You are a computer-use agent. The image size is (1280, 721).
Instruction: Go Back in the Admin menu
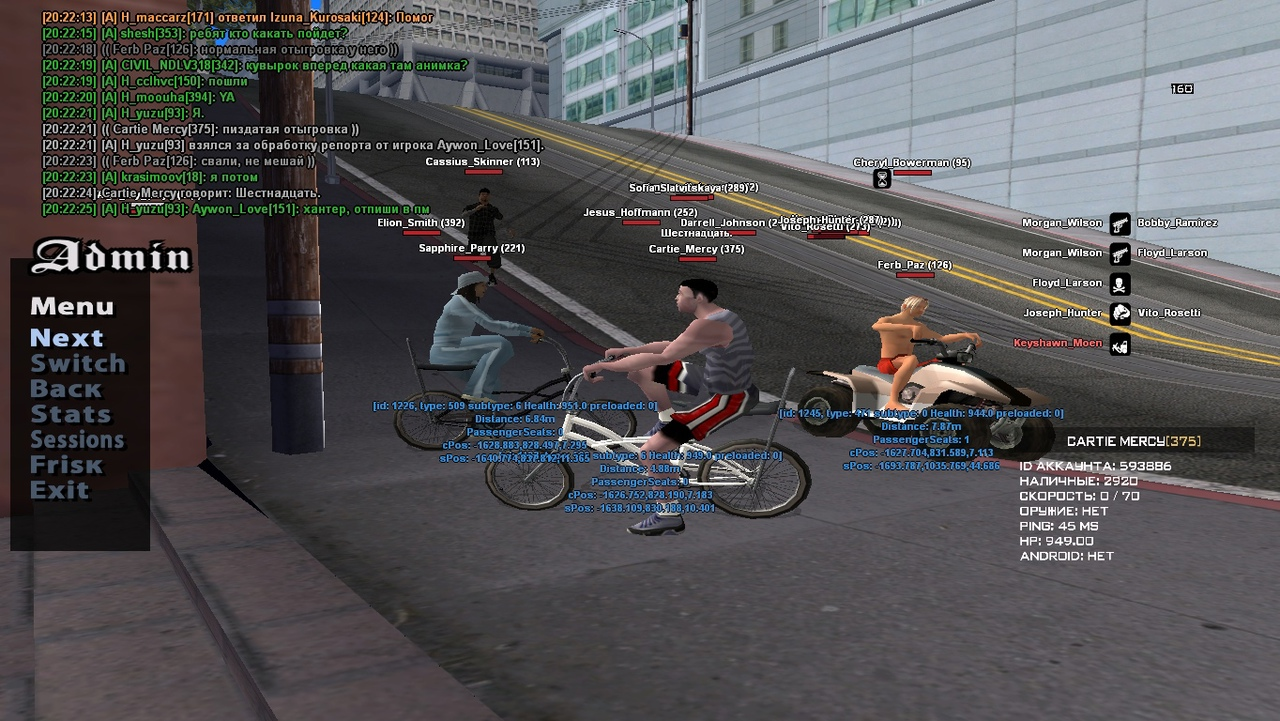pyautogui.click(x=66, y=389)
